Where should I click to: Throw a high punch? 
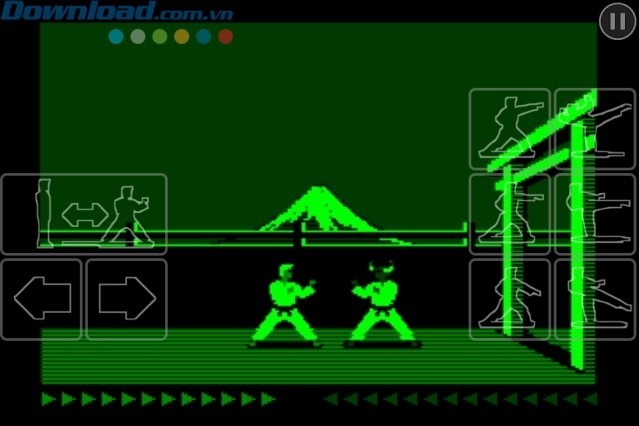pyautogui.click(x=509, y=128)
